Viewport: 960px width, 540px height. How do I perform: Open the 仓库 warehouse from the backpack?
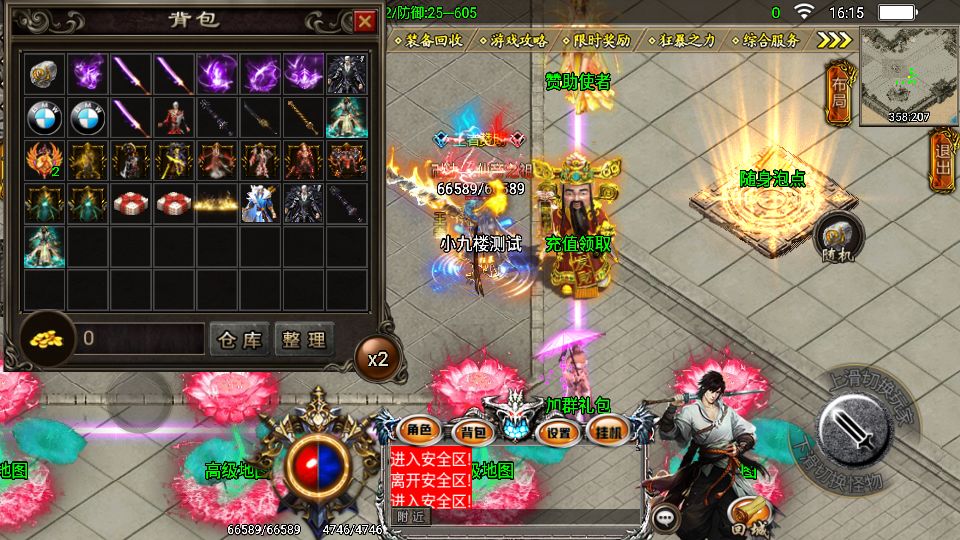pyautogui.click(x=239, y=340)
